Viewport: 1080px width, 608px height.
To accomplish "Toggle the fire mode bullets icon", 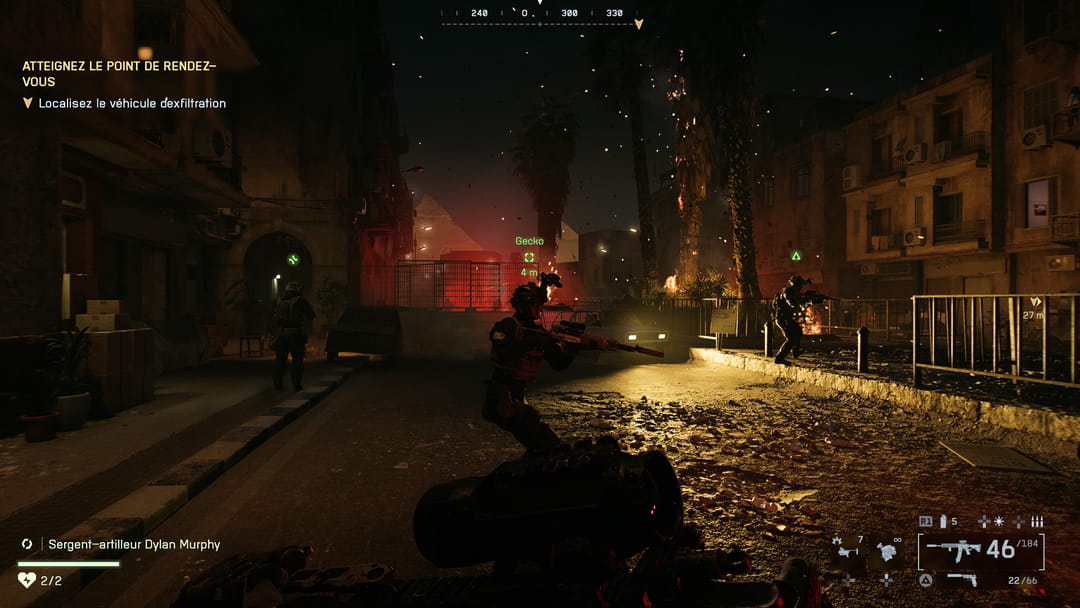I will click(1037, 521).
